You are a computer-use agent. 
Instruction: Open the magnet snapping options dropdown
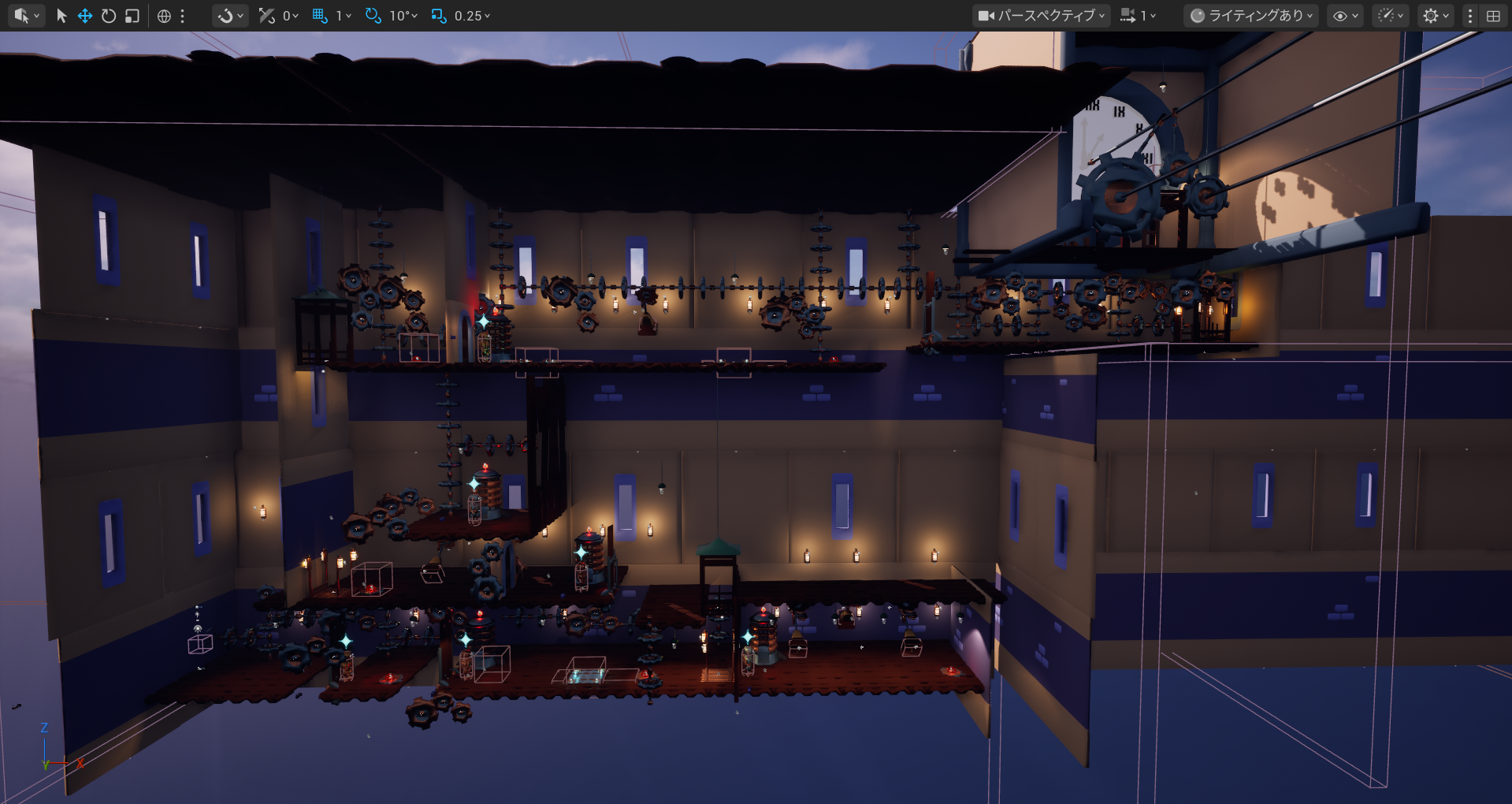tap(230, 16)
